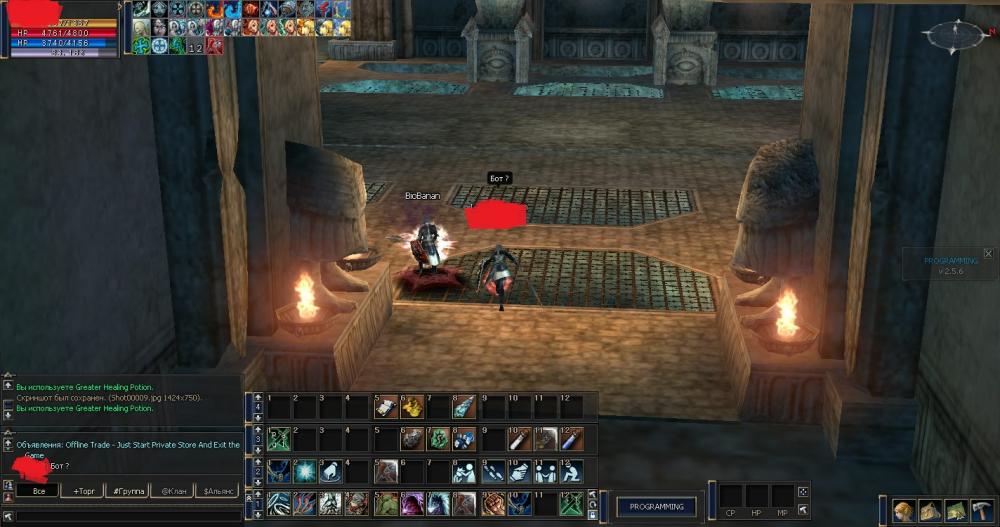Open the hammer system menu icon

(x=982, y=512)
